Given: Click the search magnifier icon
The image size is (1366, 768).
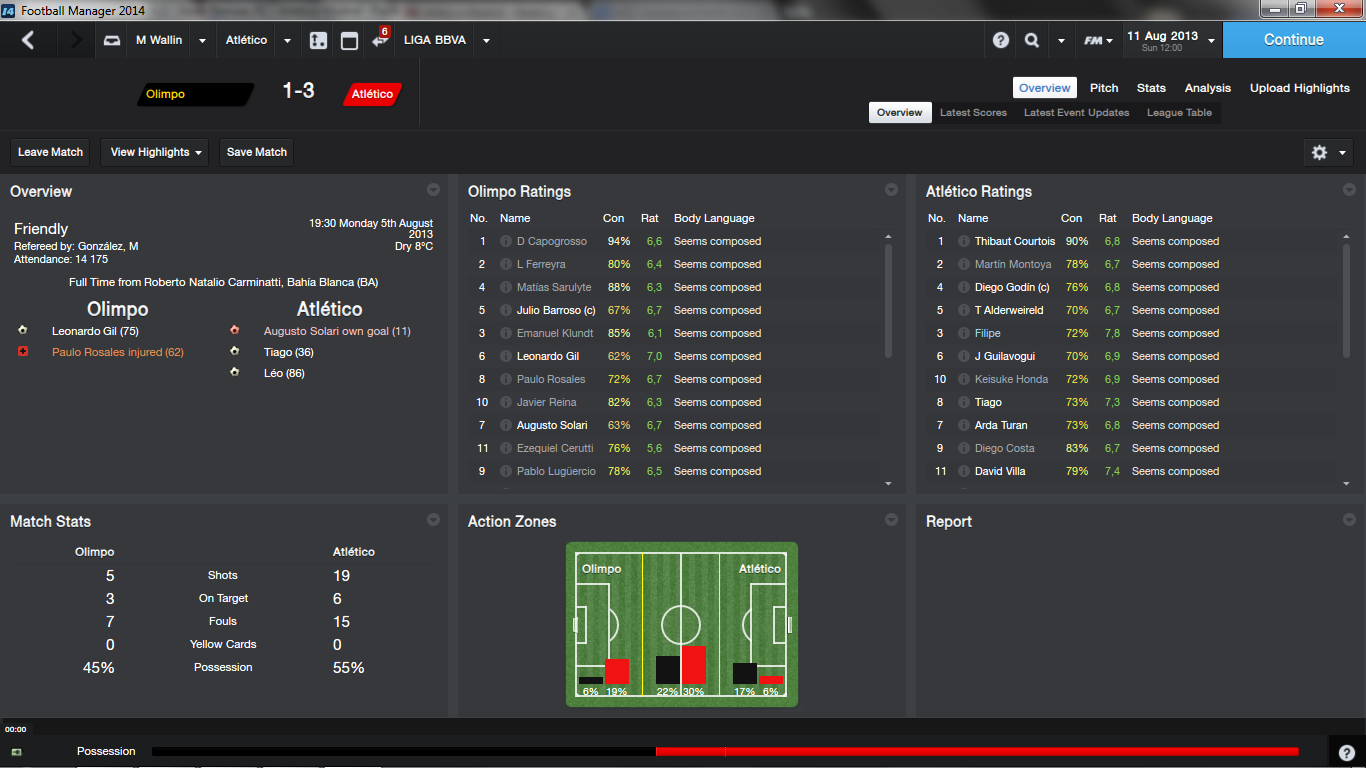Looking at the screenshot, I should pos(1031,41).
